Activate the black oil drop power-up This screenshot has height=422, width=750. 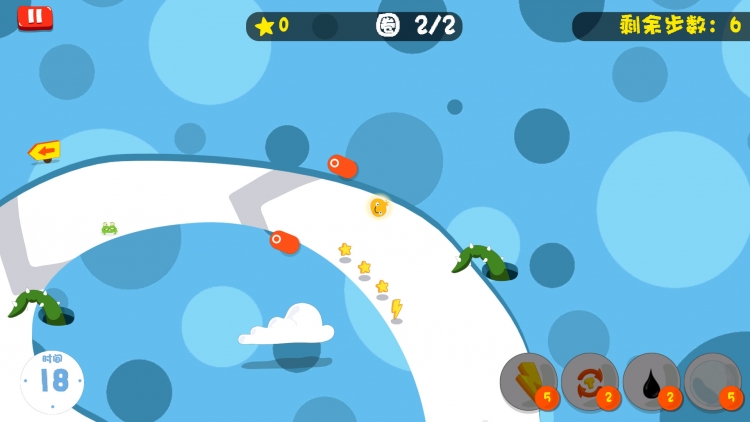coord(651,381)
